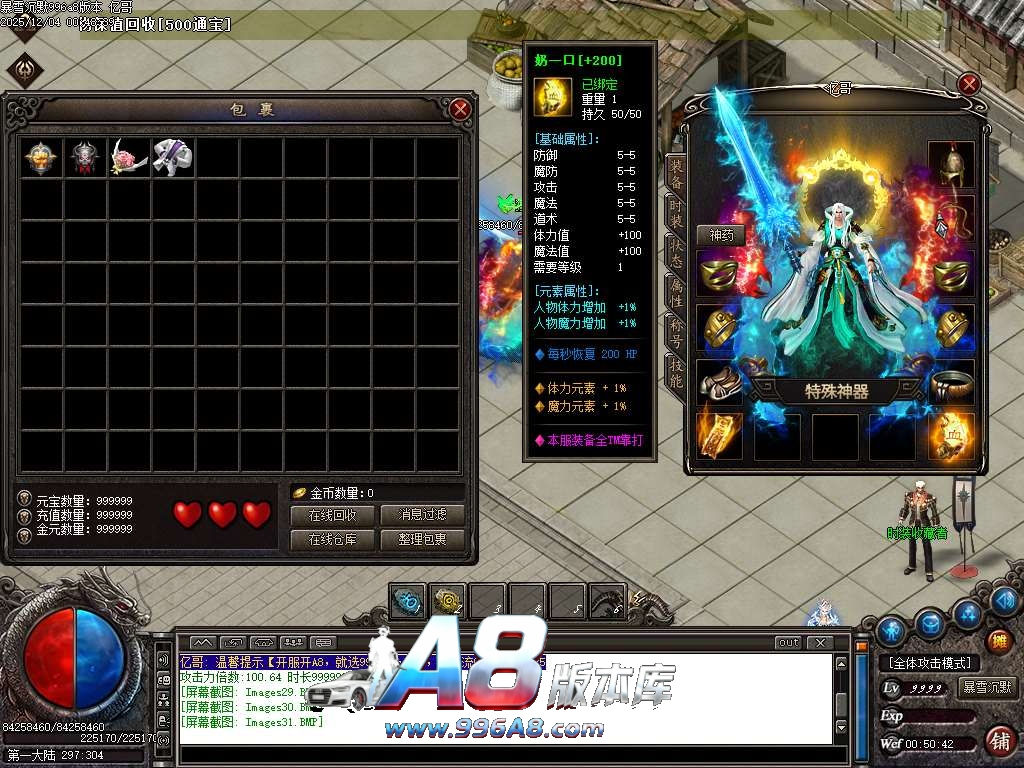Screen dimensions: 1024x768
Task: Open the 技能 skills tab
Action: tap(676, 370)
